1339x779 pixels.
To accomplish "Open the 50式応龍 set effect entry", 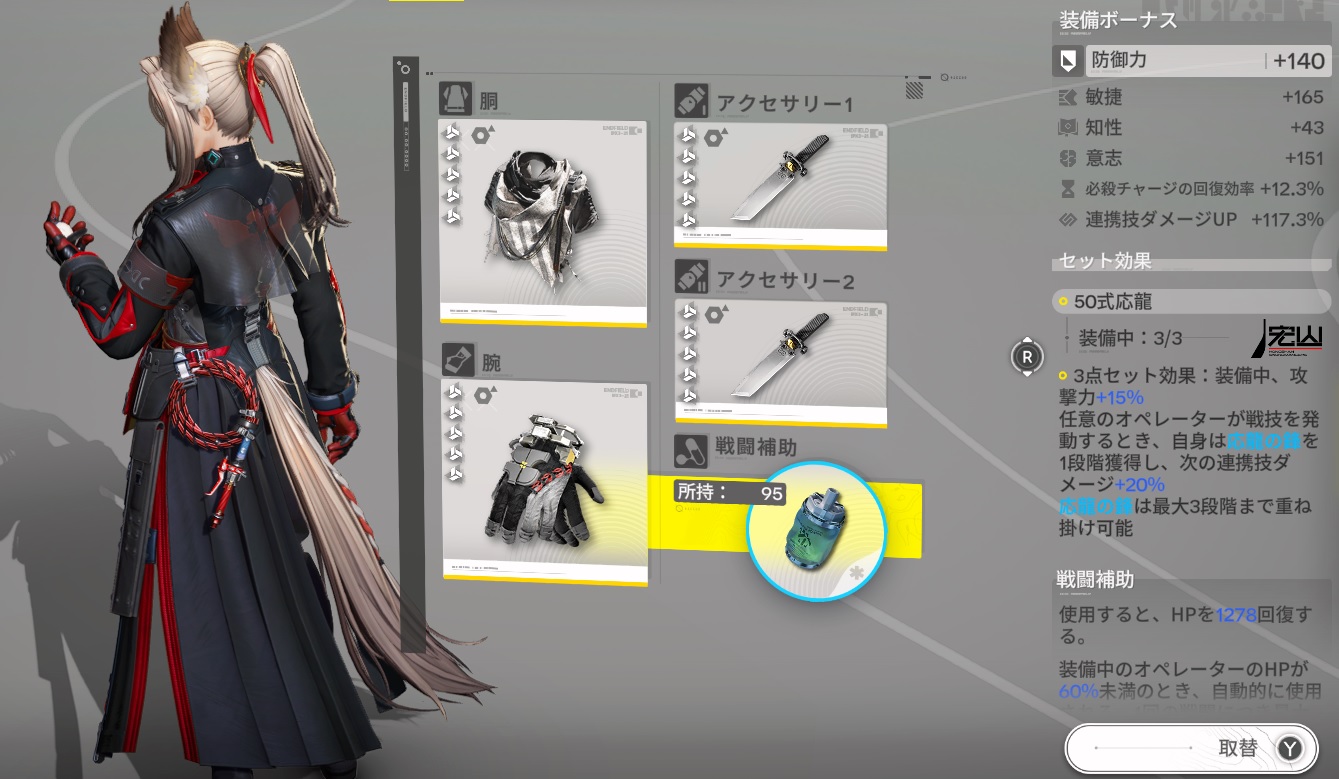I will pos(1190,301).
